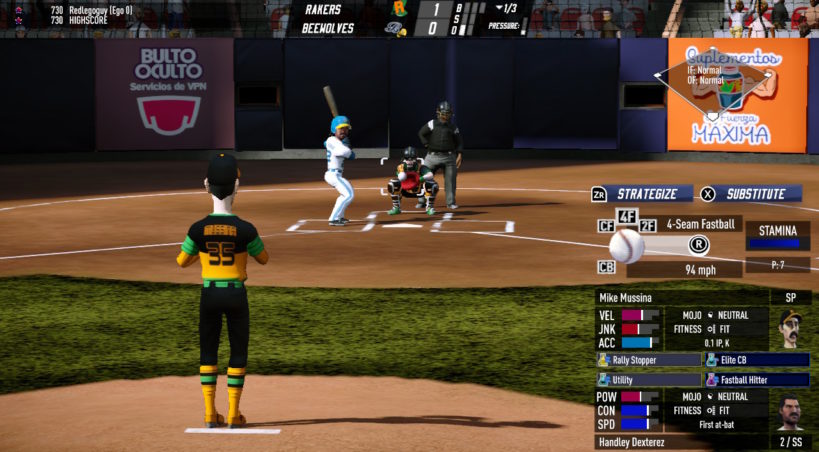Select the Utility trait badge
The image size is (819, 452).
(x=649, y=380)
